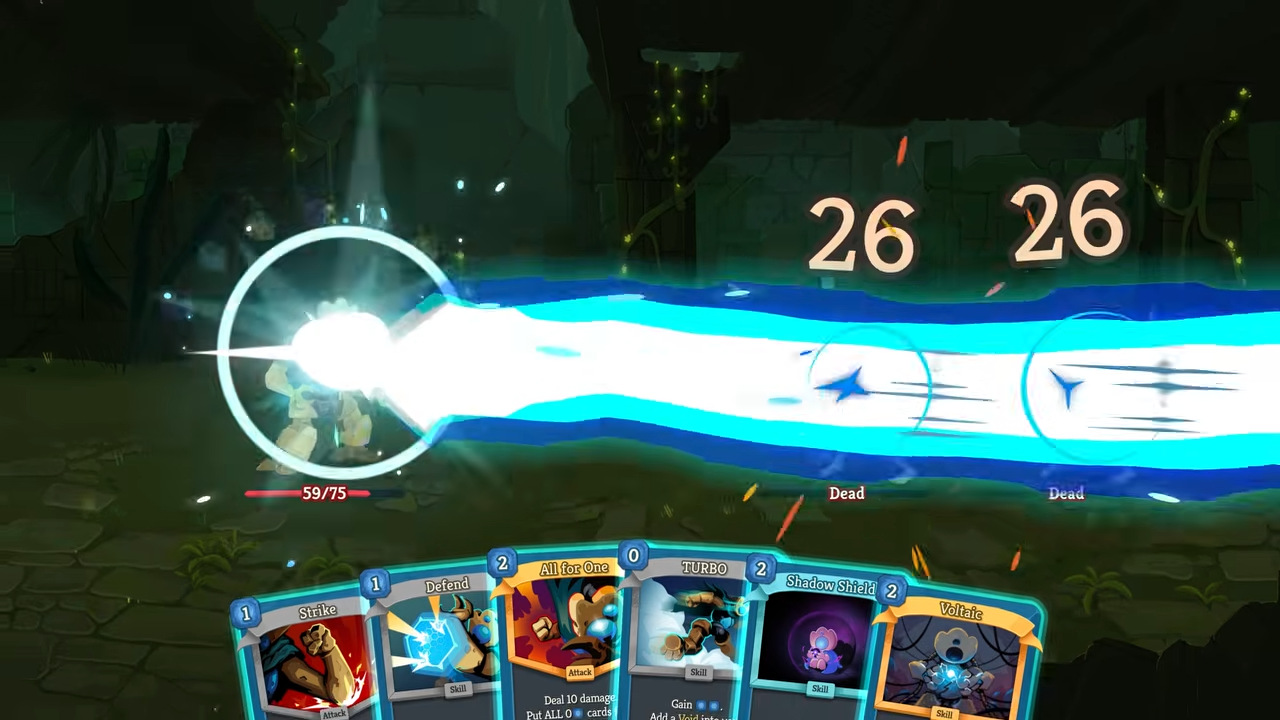Click the 'Dead' label under the rightmost enemy
Image resolution: width=1280 pixels, height=720 pixels.
pos(1066,493)
